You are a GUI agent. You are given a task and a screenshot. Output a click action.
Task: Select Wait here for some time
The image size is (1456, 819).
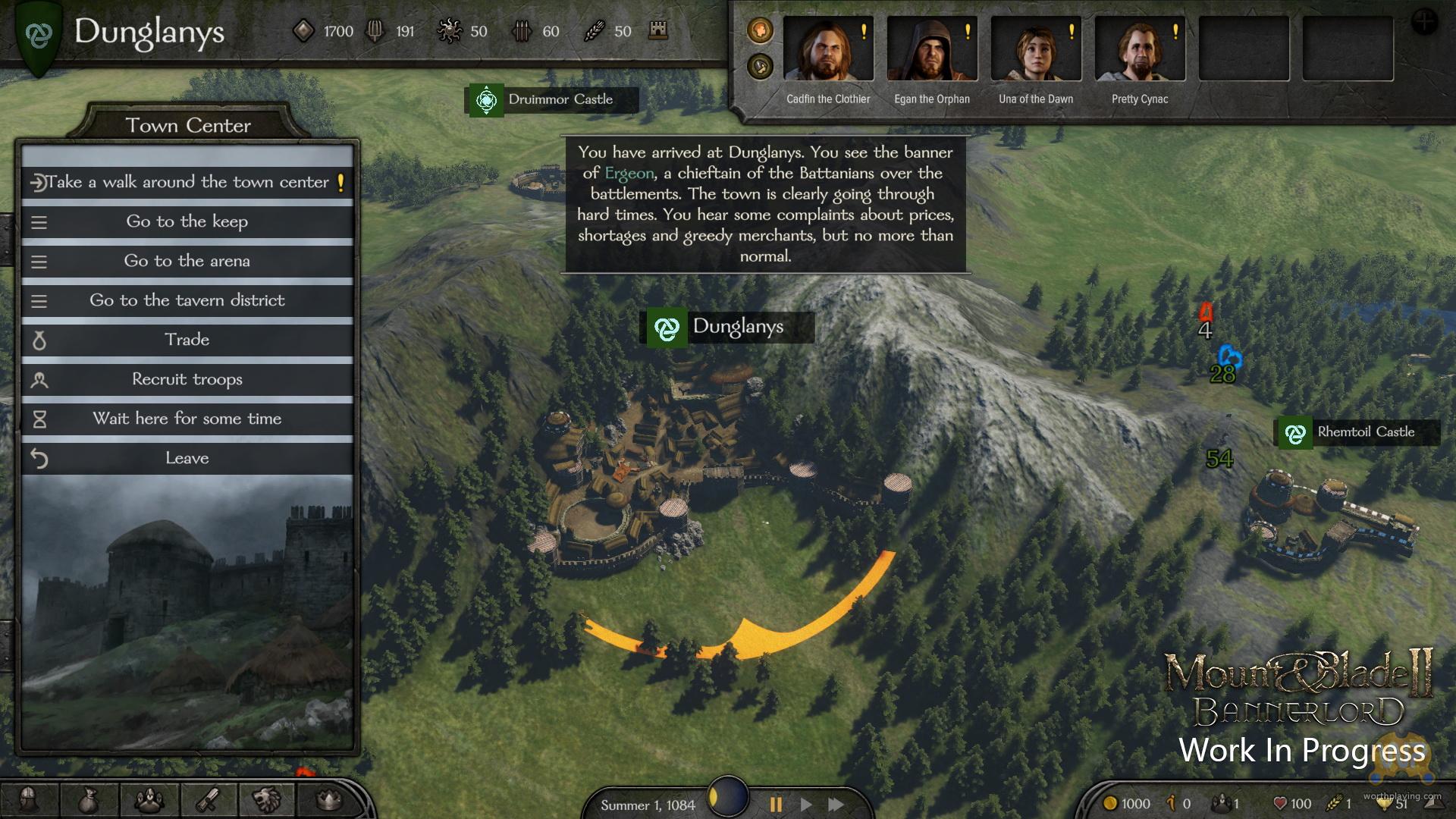[187, 419]
